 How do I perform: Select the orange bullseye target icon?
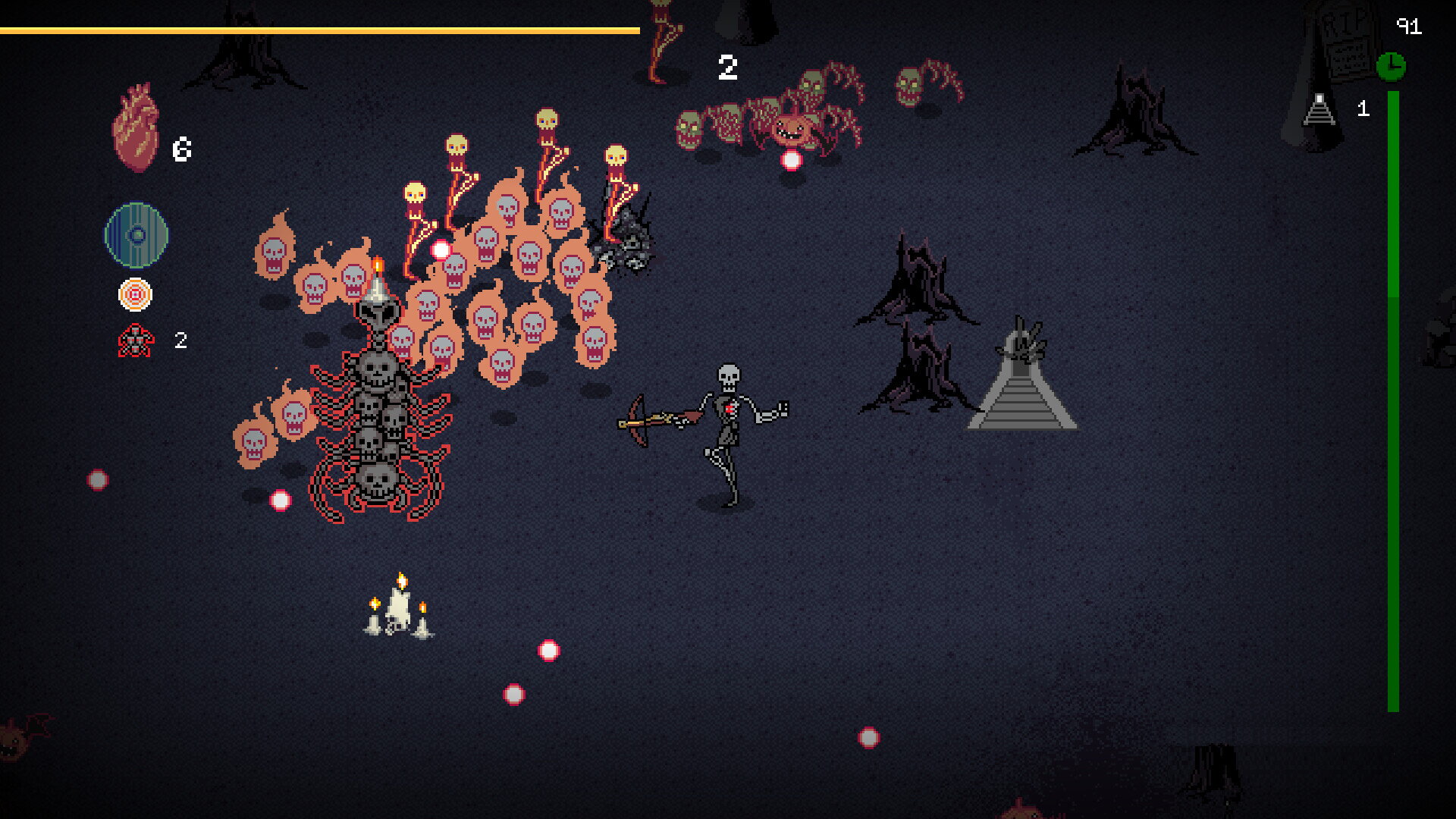135,295
